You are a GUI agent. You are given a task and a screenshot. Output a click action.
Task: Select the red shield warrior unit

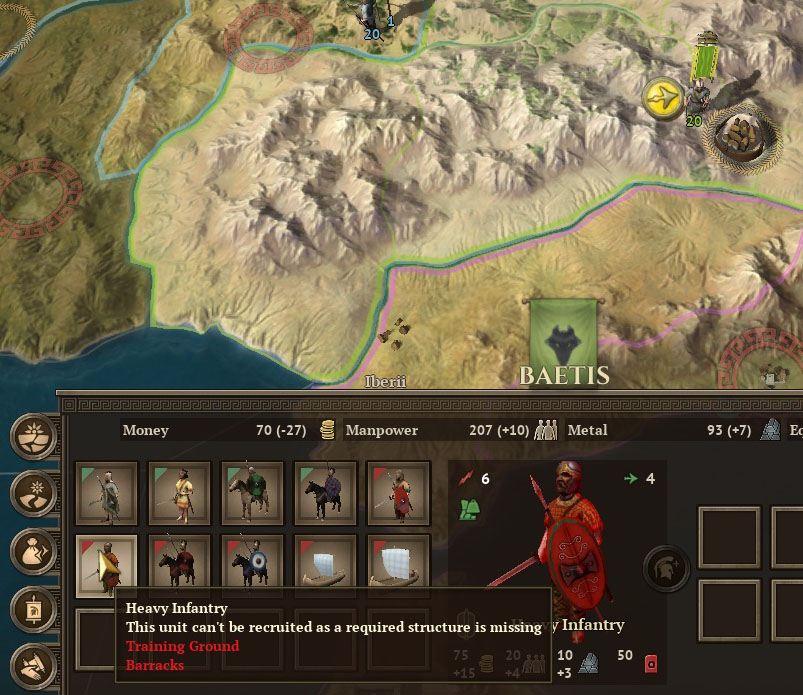(398, 492)
